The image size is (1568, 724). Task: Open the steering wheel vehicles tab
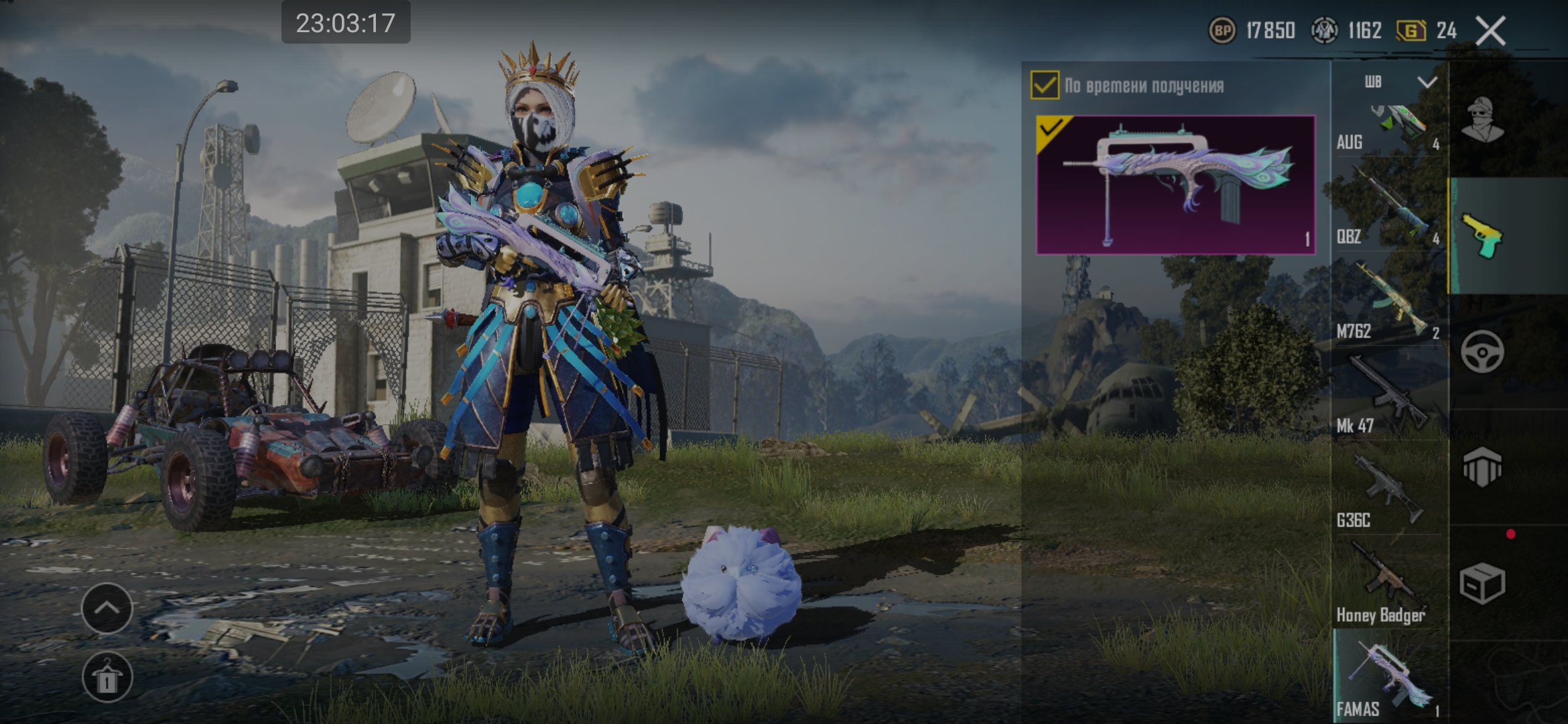pyautogui.click(x=1483, y=351)
